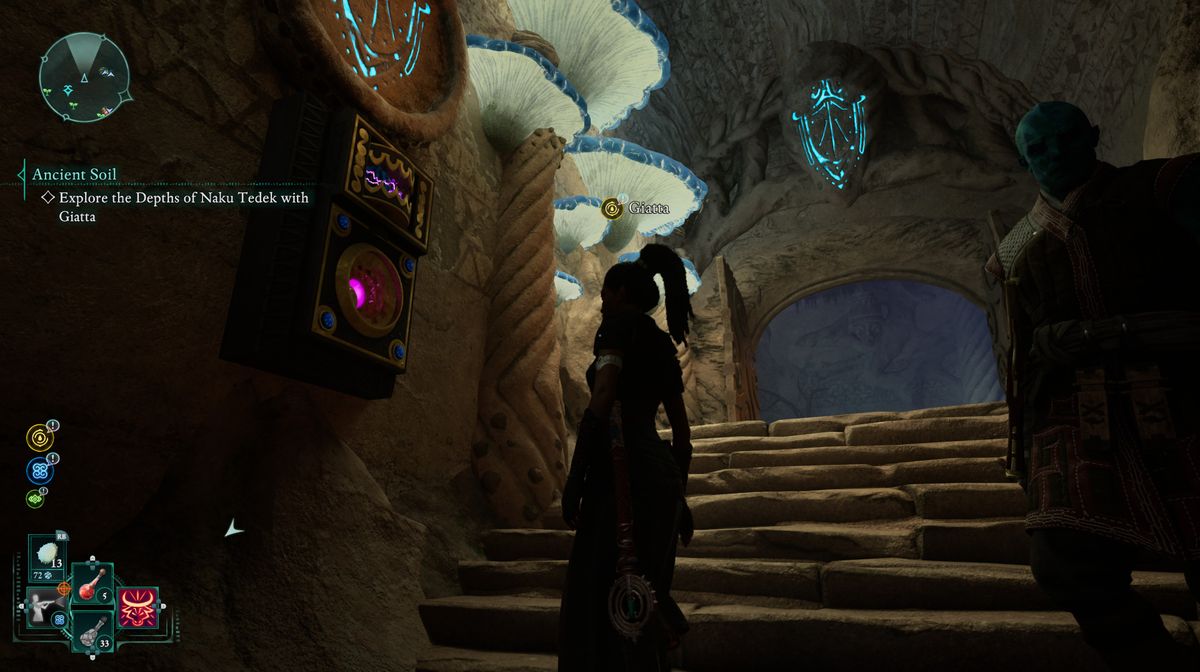The image size is (1200, 672).
Task: Select the Ancient Soil quest tracker
Action: tap(74, 174)
